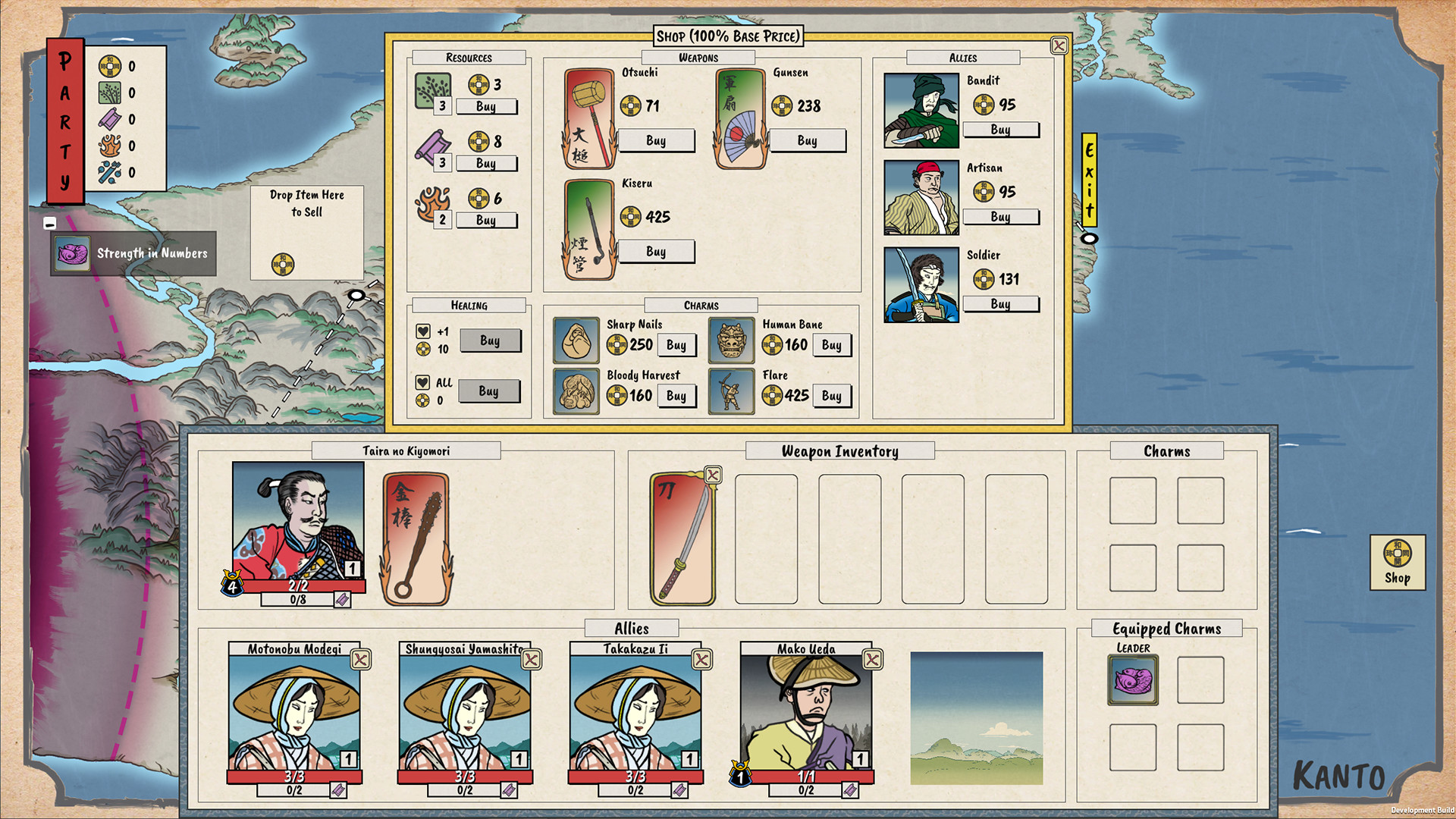The width and height of the screenshot is (1456, 819).
Task: Select the leaf resource icon in the shop
Action: tap(433, 88)
